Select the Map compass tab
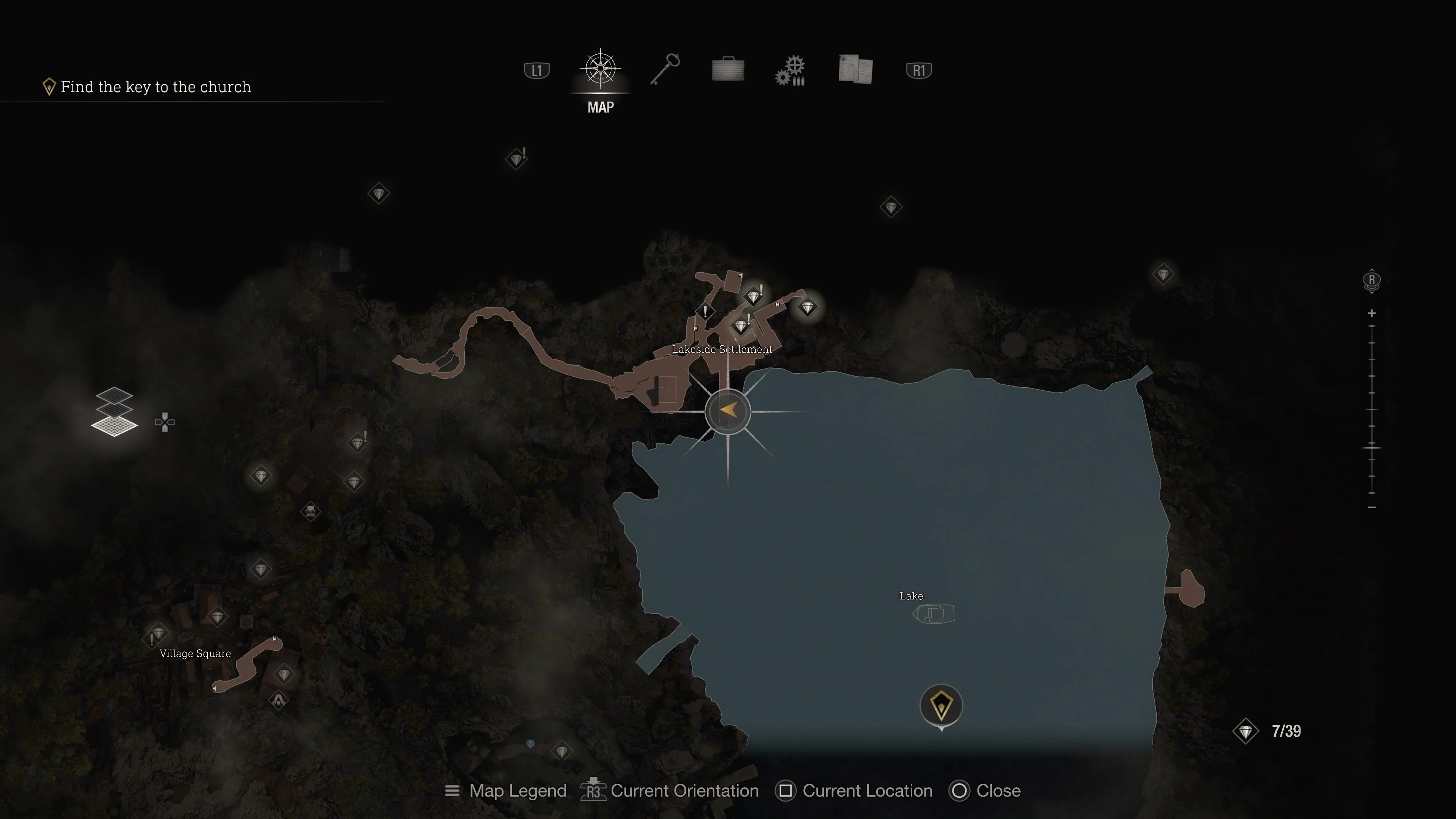This screenshot has width=1456, height=819. pyautogui.click(x=600, y=69)
